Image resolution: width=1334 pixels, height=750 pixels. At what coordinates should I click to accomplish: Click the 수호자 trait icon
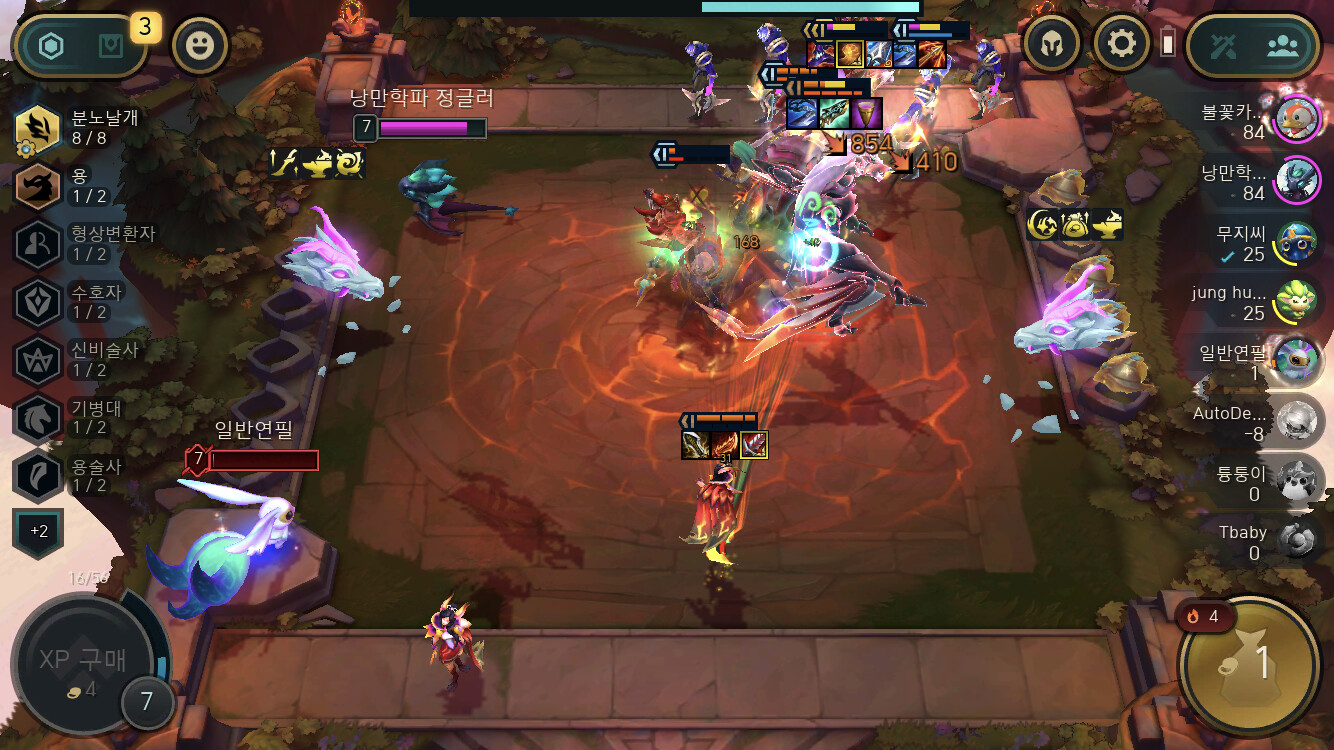pyautogui.click(x=37, y=300)
